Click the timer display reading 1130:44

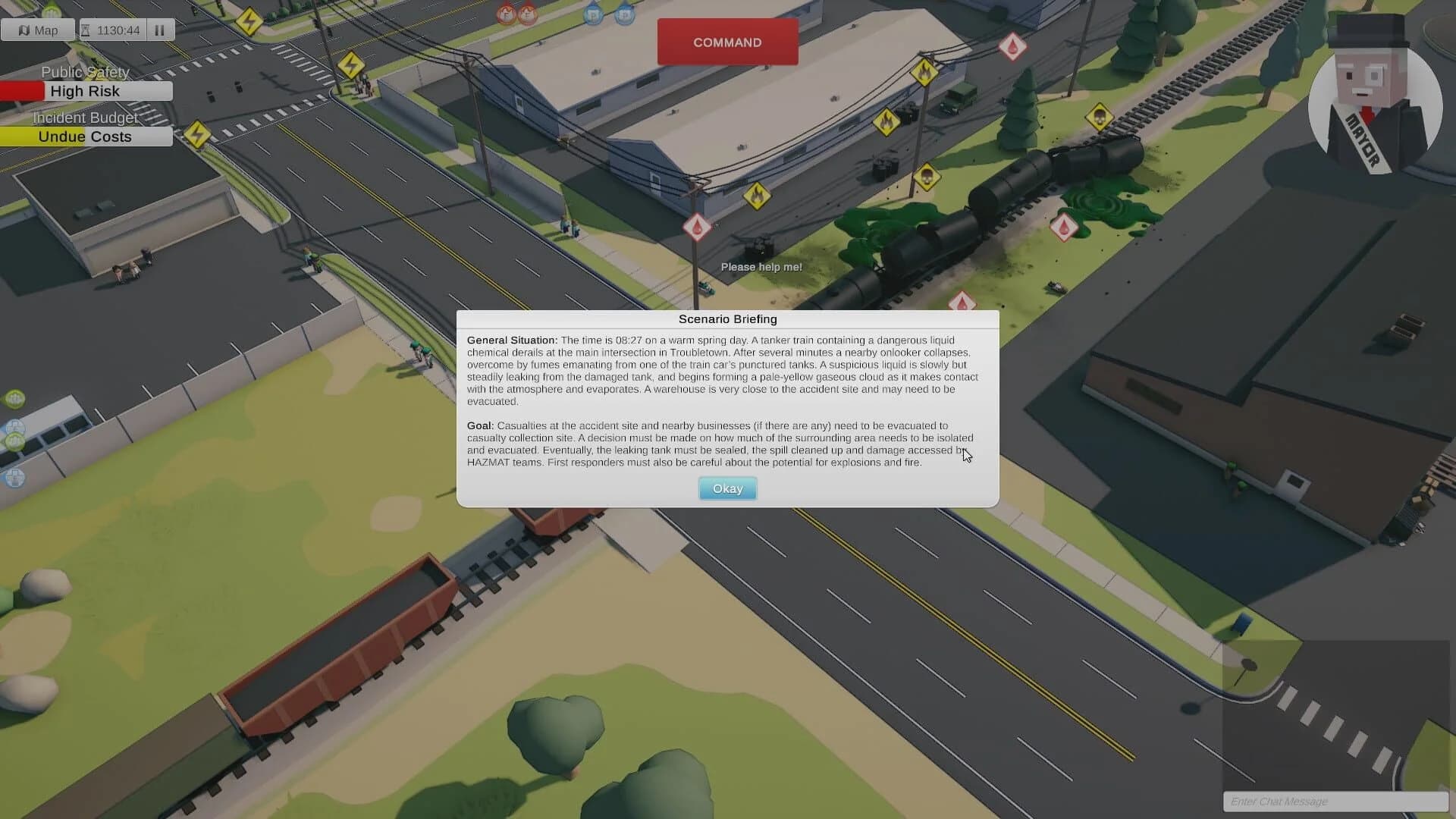pos(118,30)
